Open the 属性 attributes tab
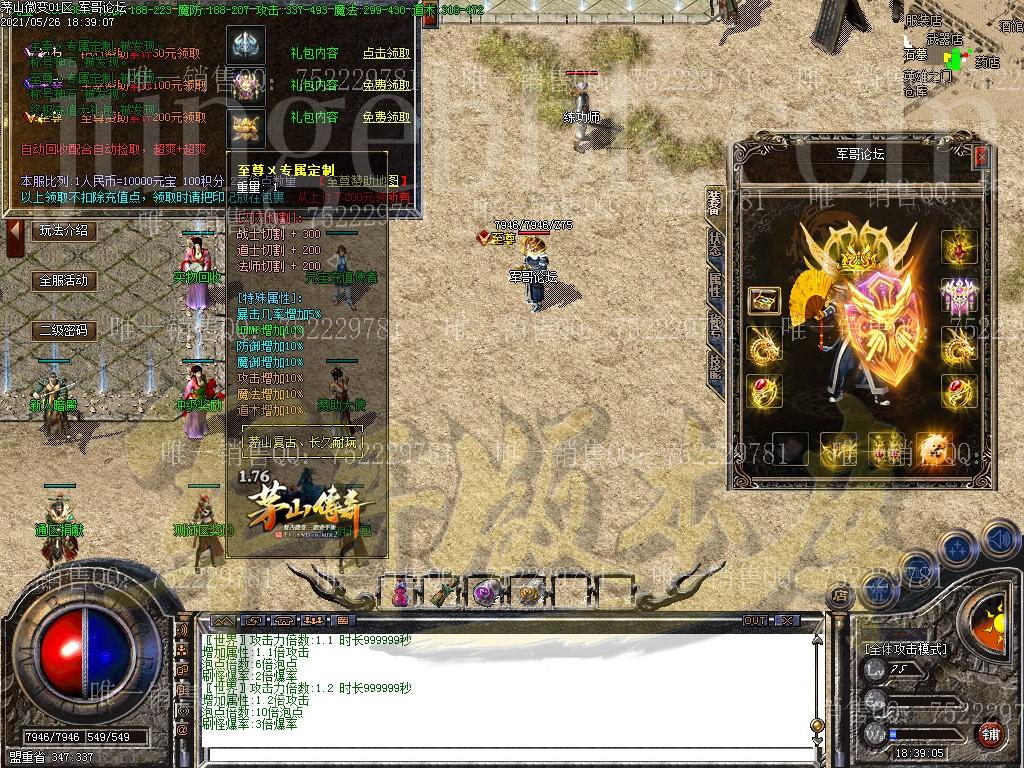The image size is (1024, 768). (714, 283)
